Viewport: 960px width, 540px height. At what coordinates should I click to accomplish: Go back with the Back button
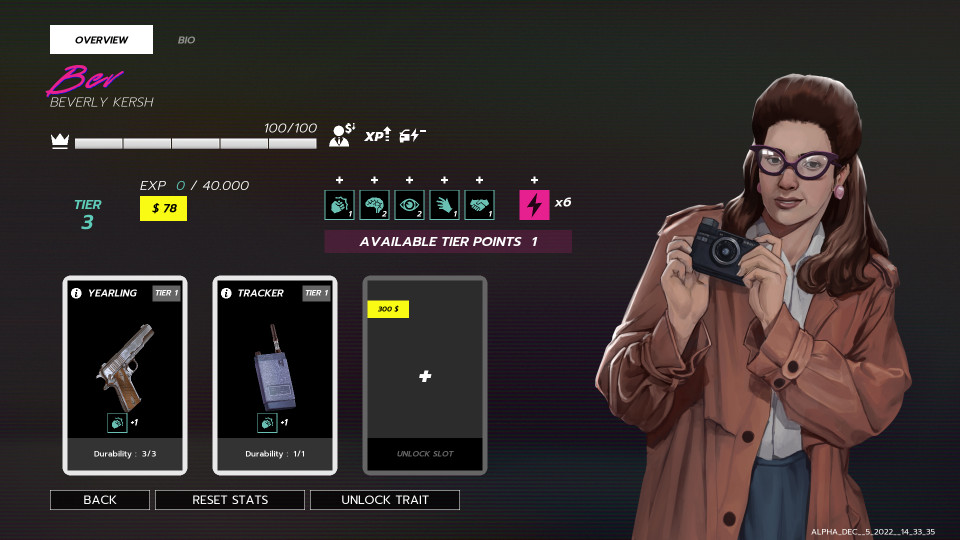(100, 499)
